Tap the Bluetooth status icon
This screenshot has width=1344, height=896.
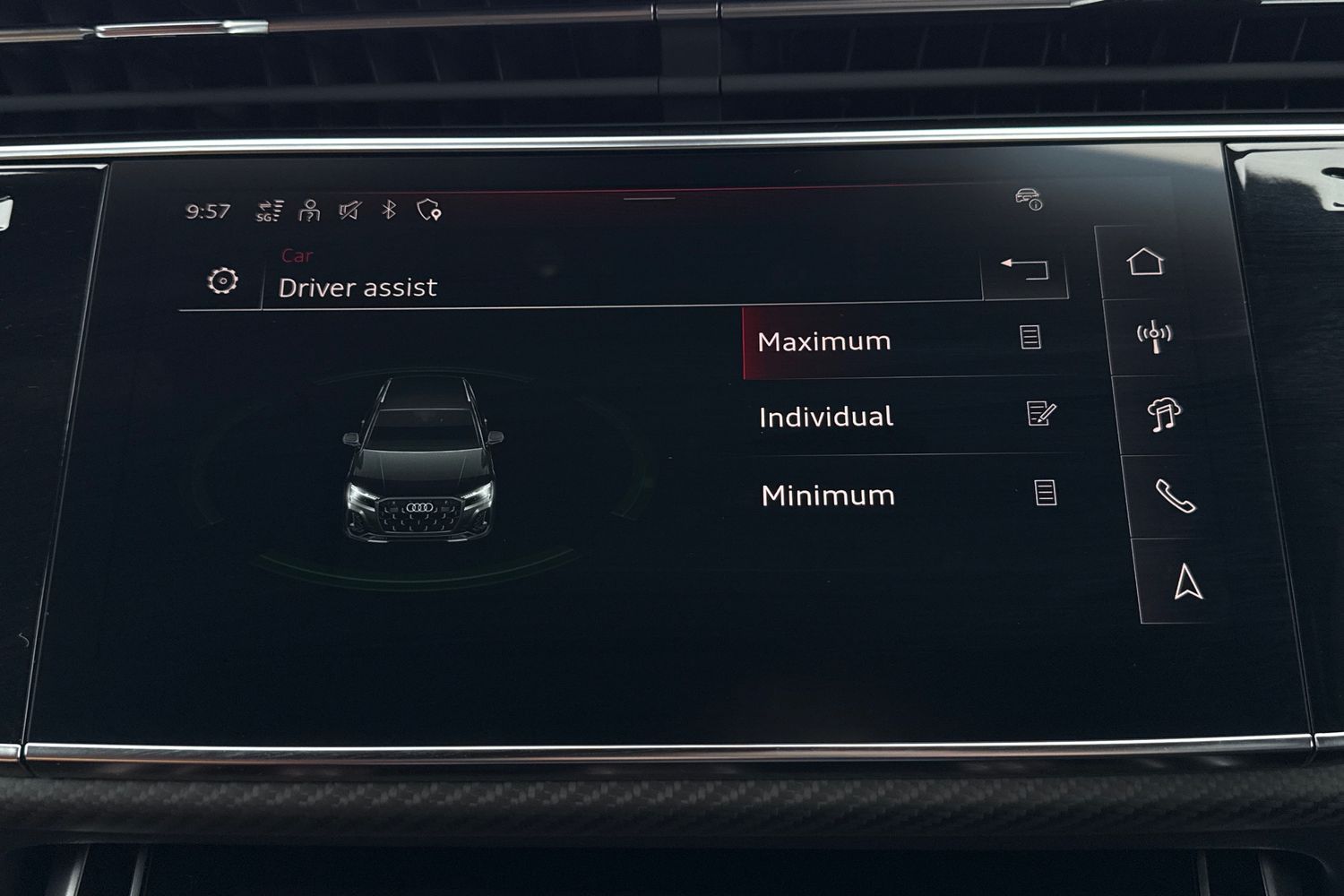(x=387, y=210)
